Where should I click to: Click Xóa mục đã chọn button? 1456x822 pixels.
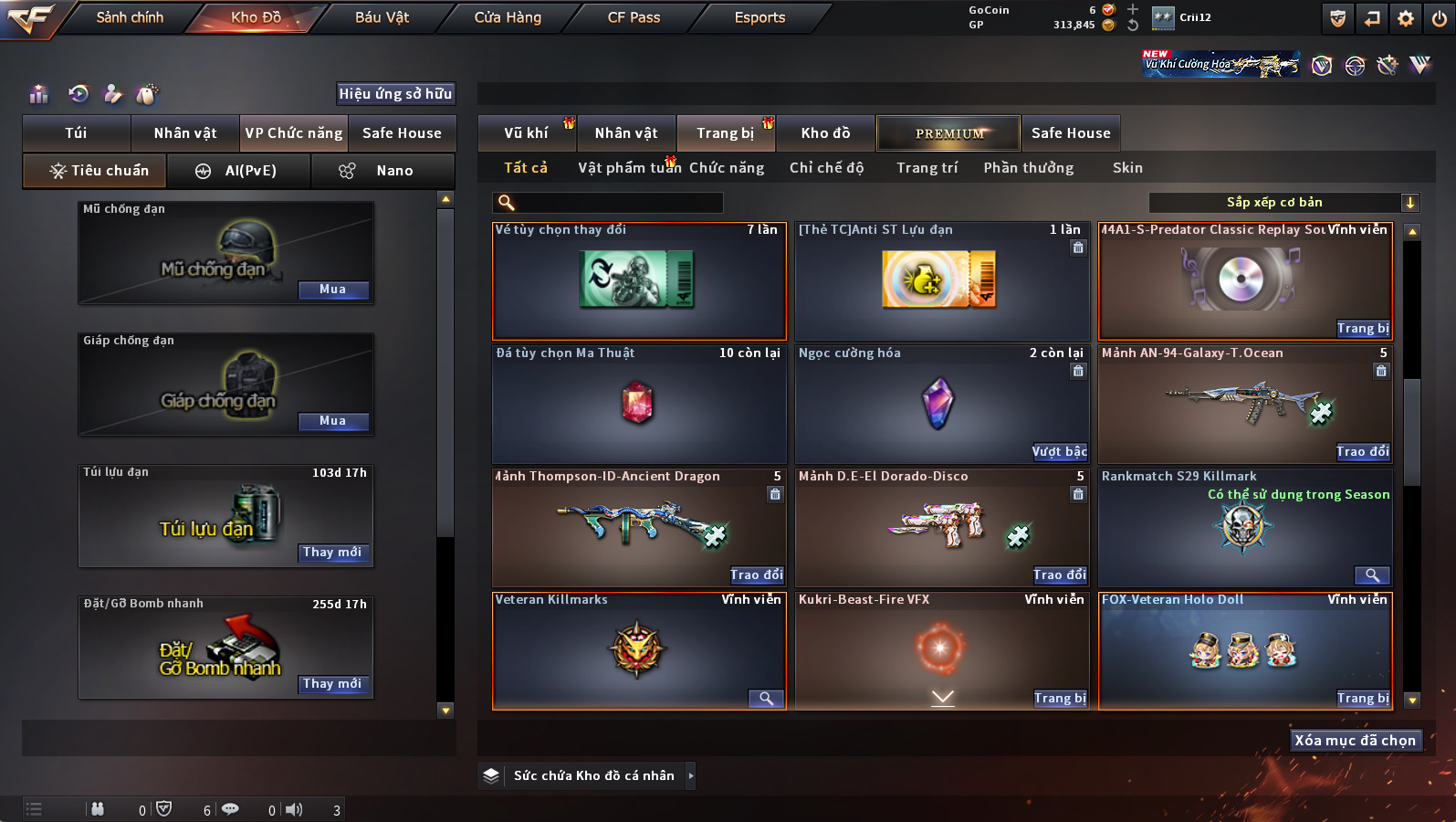(1355, 741)
